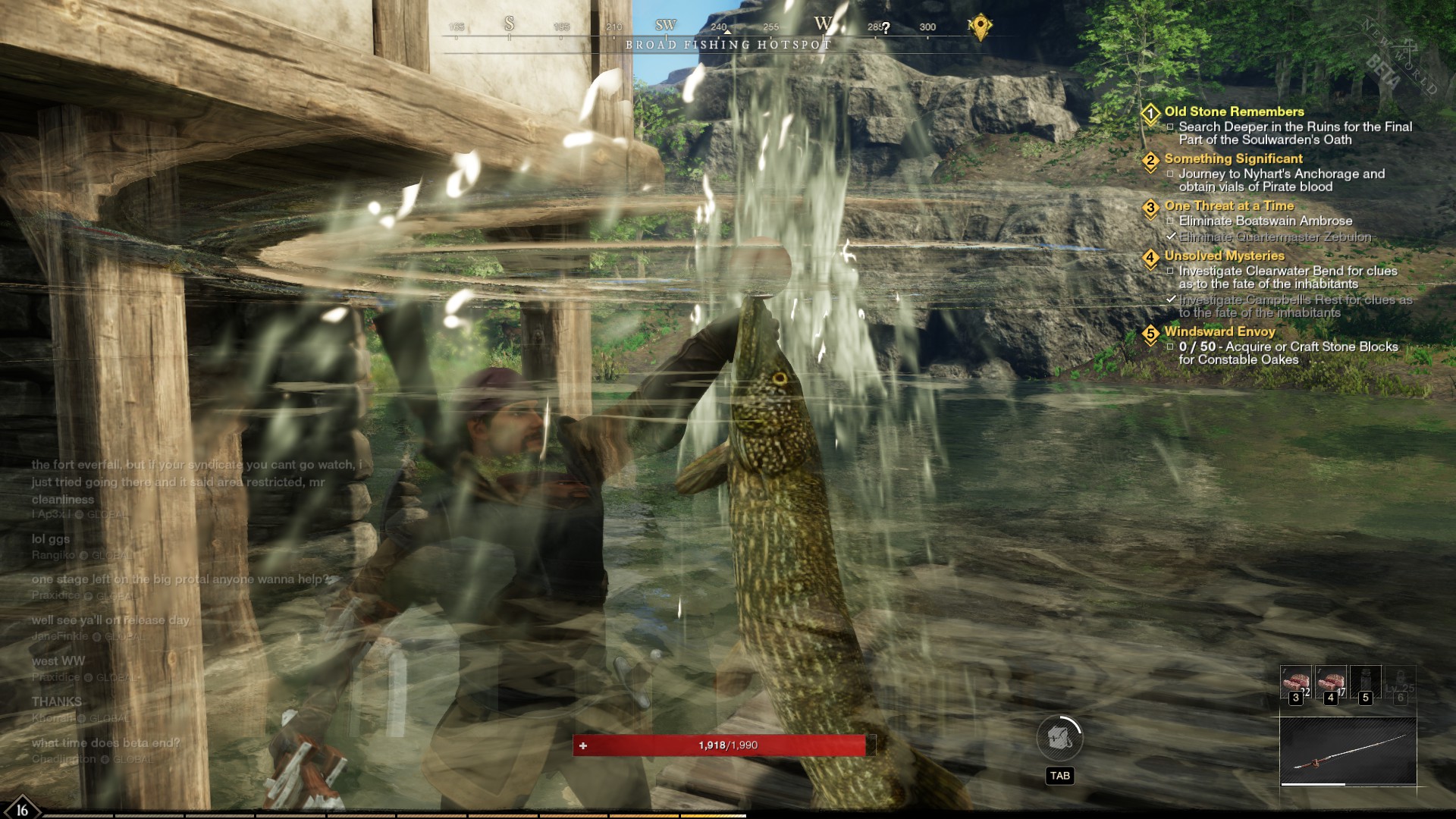Select the potion bottle slot 5
Screen dimensions: 1456x819
click(1365, 682)
